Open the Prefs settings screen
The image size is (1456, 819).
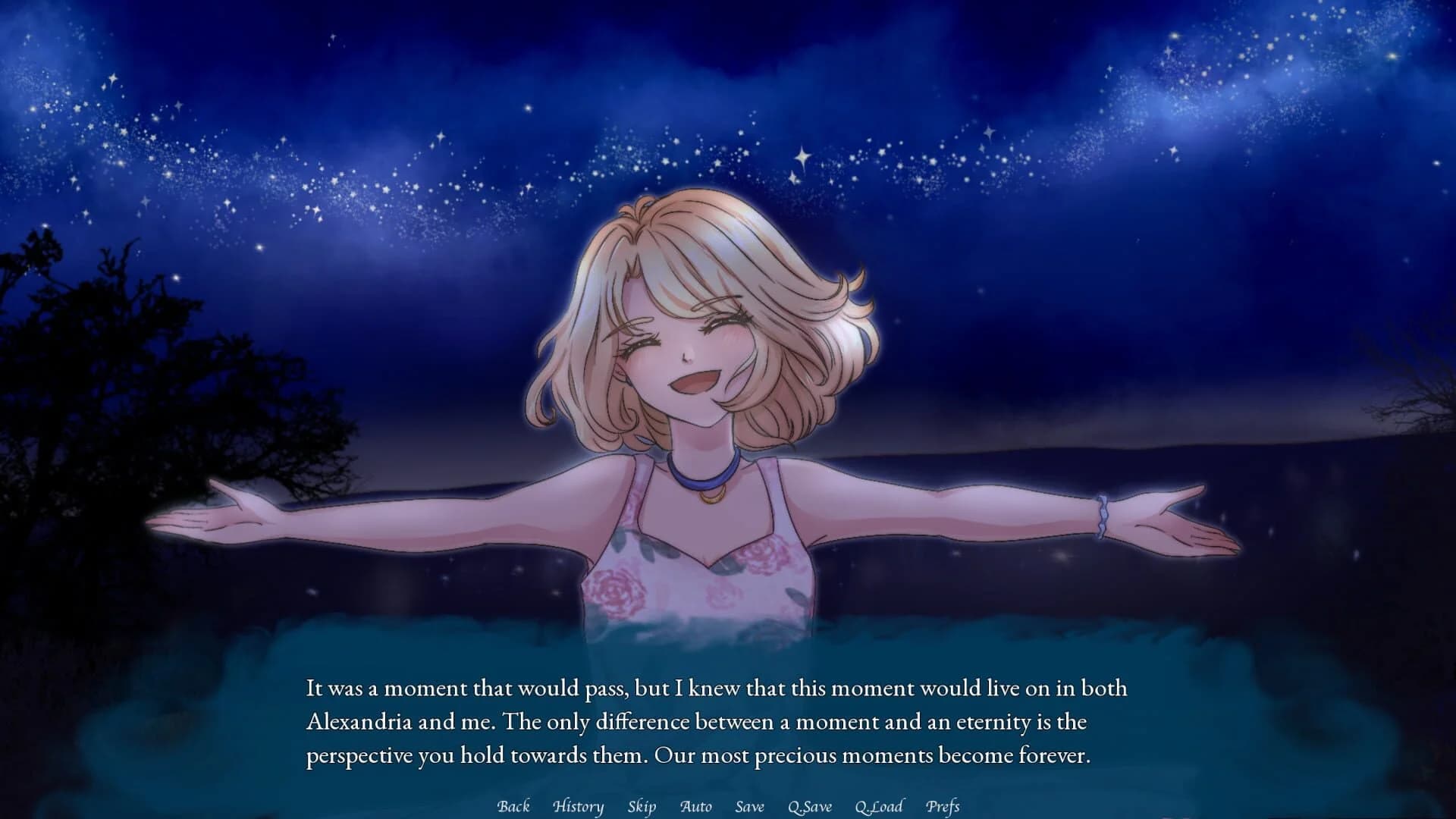pos(944,807)
